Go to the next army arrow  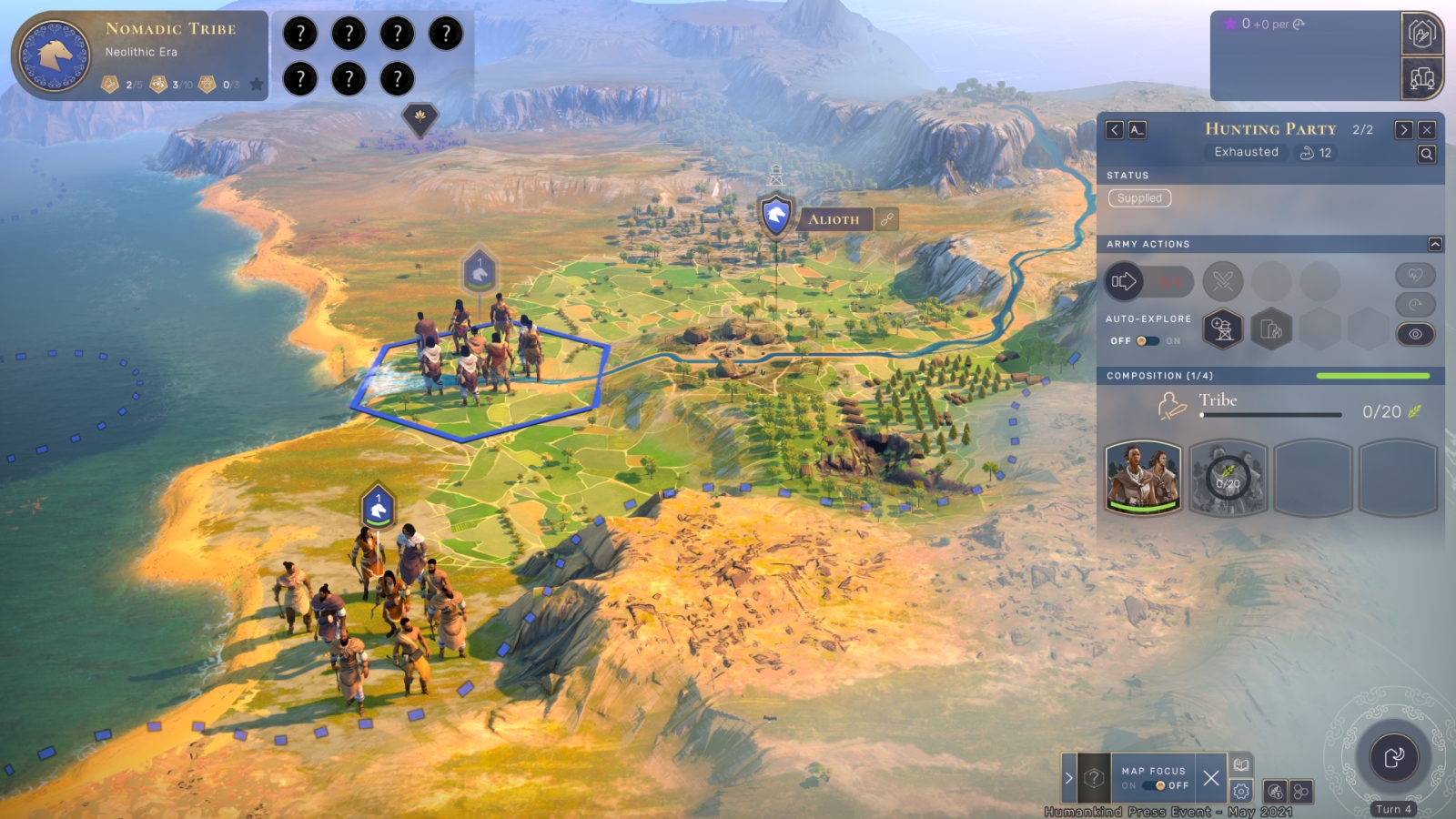pos(1404,130)
